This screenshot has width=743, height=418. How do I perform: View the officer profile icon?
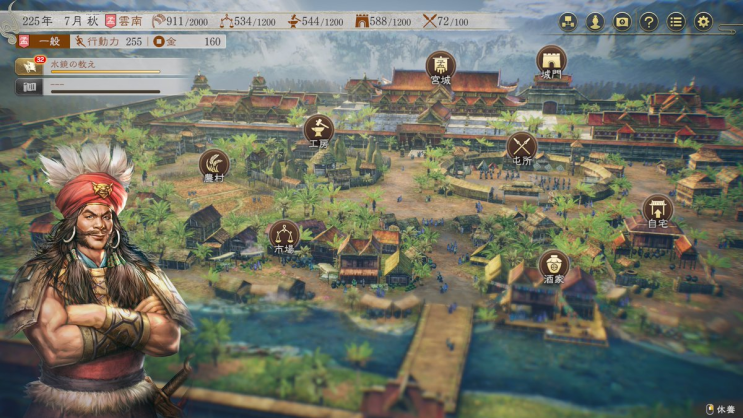click(595, 21)
